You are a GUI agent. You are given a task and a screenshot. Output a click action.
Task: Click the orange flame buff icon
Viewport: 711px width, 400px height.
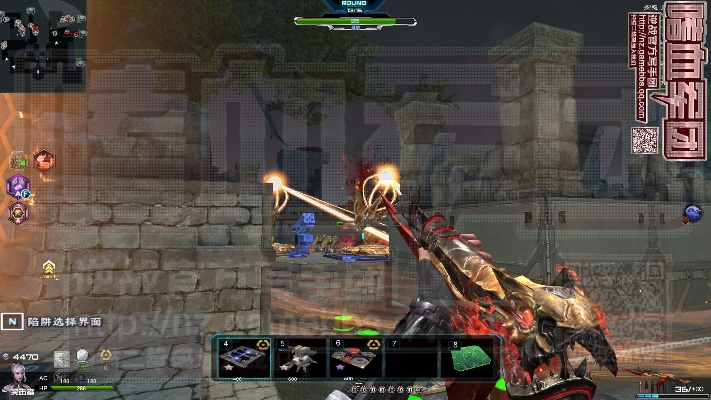(x=43, y=159)
